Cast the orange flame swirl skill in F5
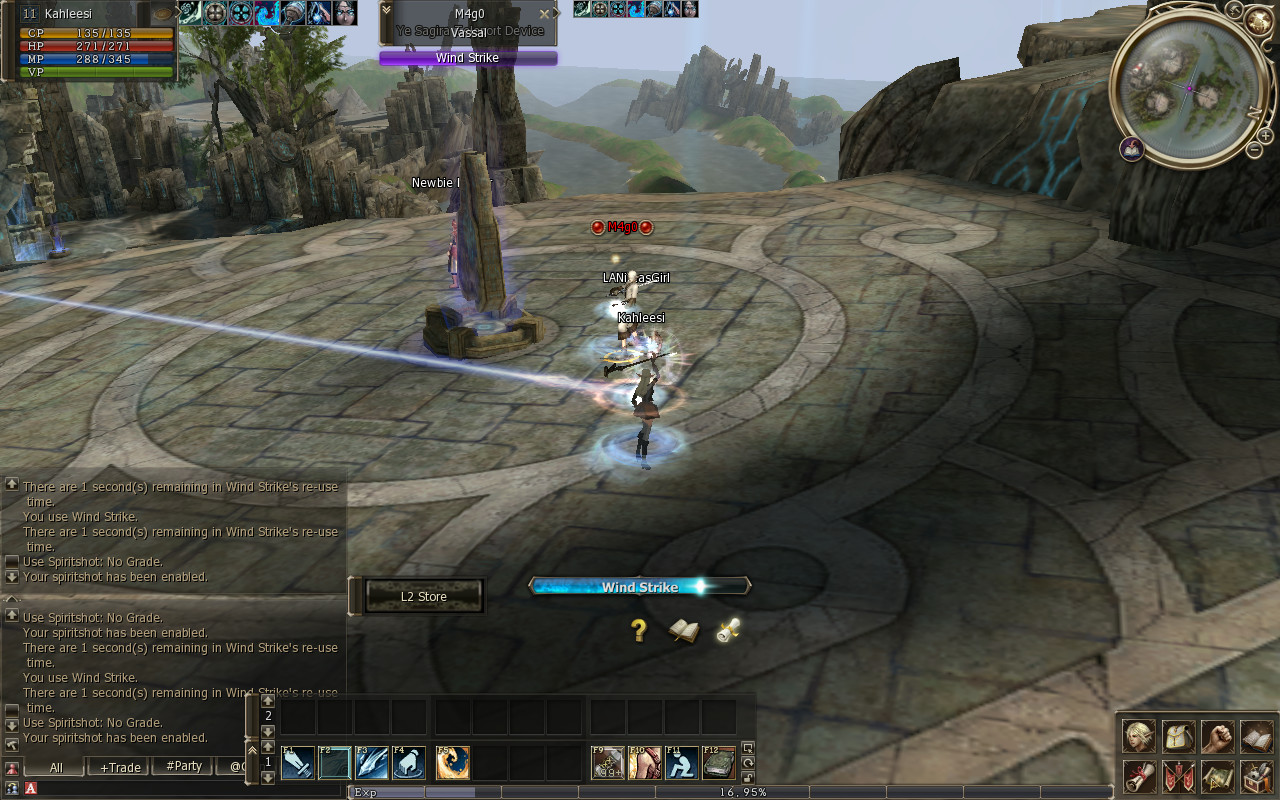Image resolution: width=1280 pixels, height=800 pixels. pos(453,764)
